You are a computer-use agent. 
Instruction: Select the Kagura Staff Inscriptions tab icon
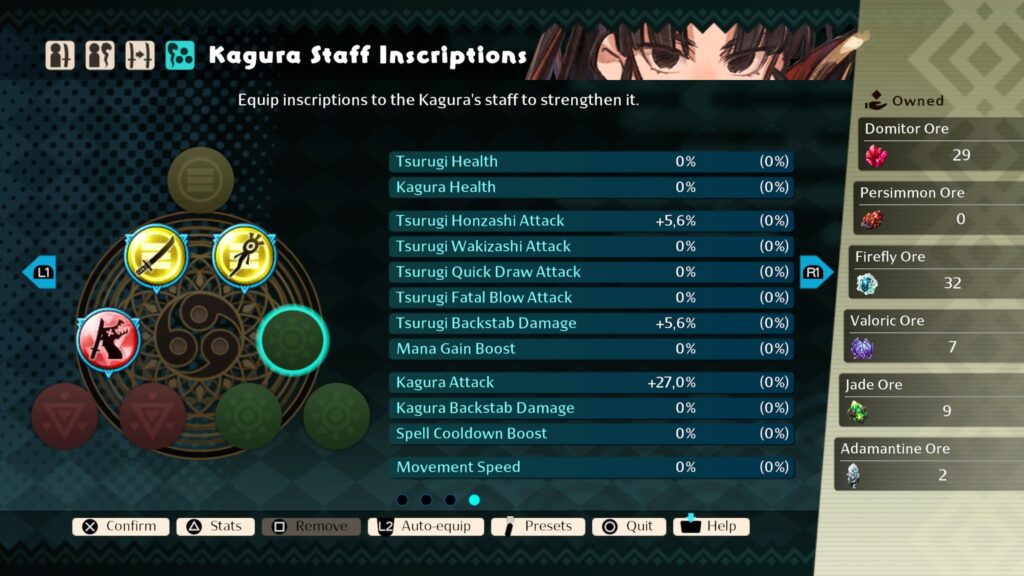180,55
